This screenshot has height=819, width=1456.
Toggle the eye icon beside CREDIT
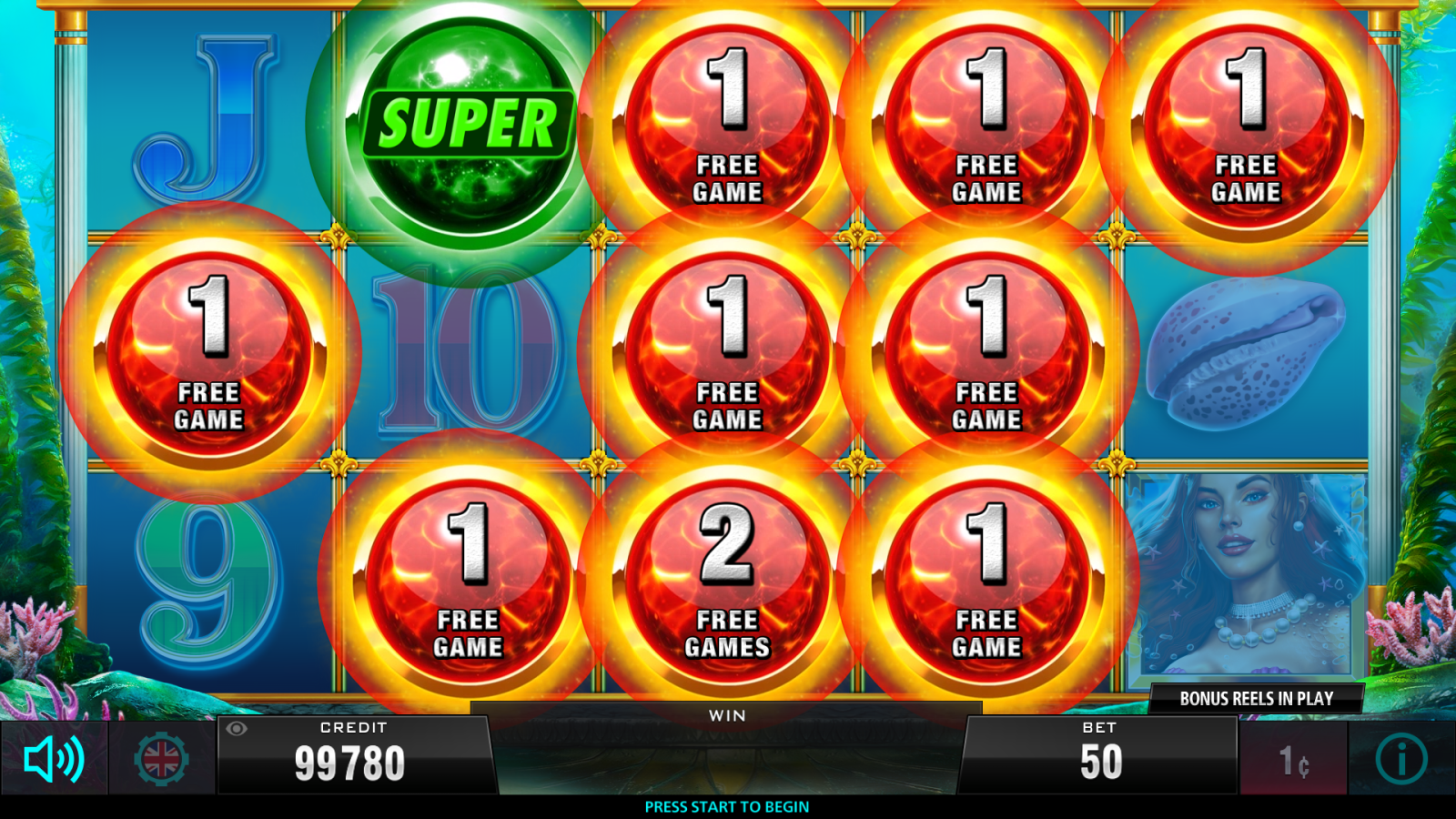tap(237, 728)
